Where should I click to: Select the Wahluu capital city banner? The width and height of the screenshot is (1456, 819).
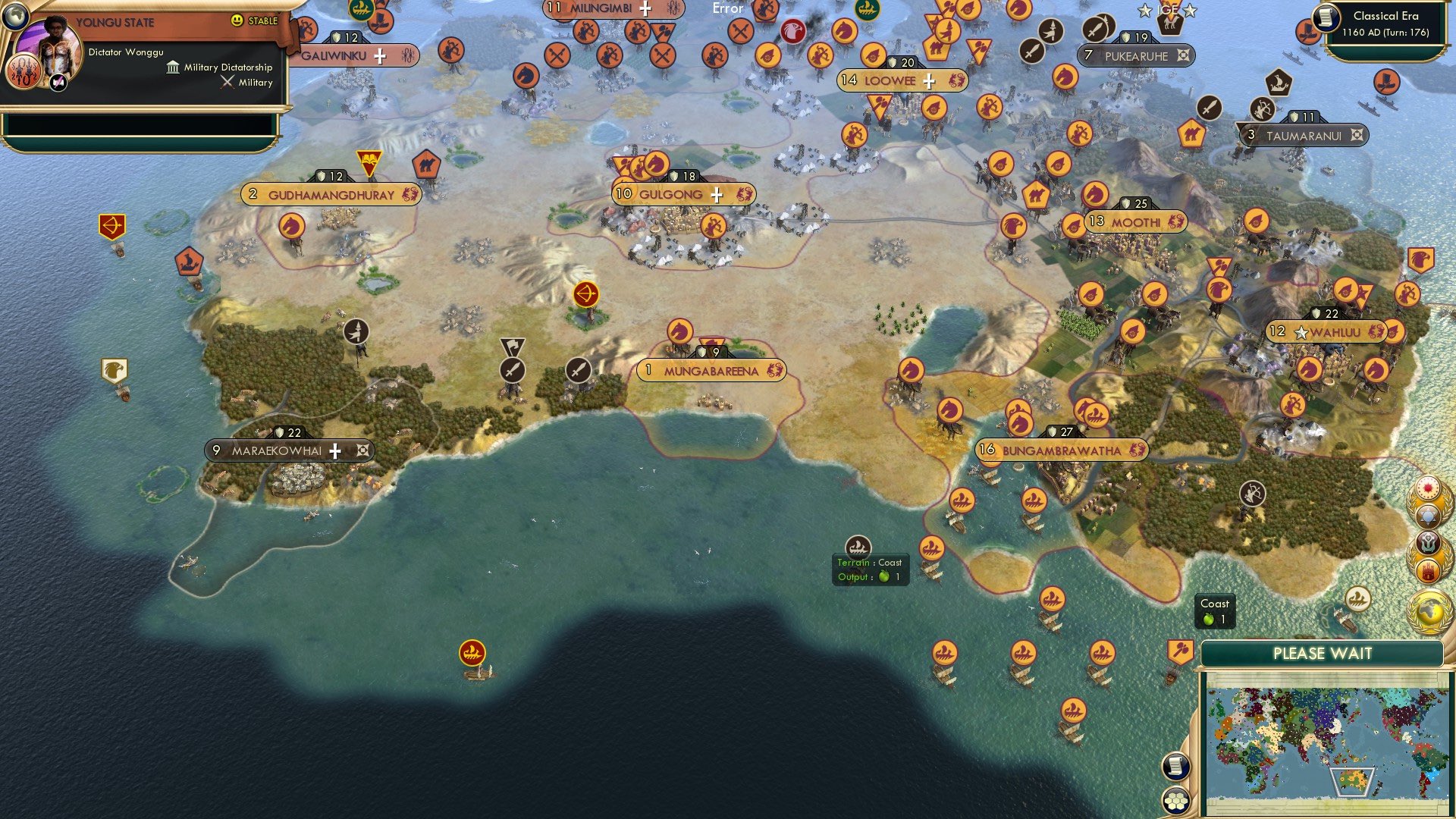[x=1333, y=332]
